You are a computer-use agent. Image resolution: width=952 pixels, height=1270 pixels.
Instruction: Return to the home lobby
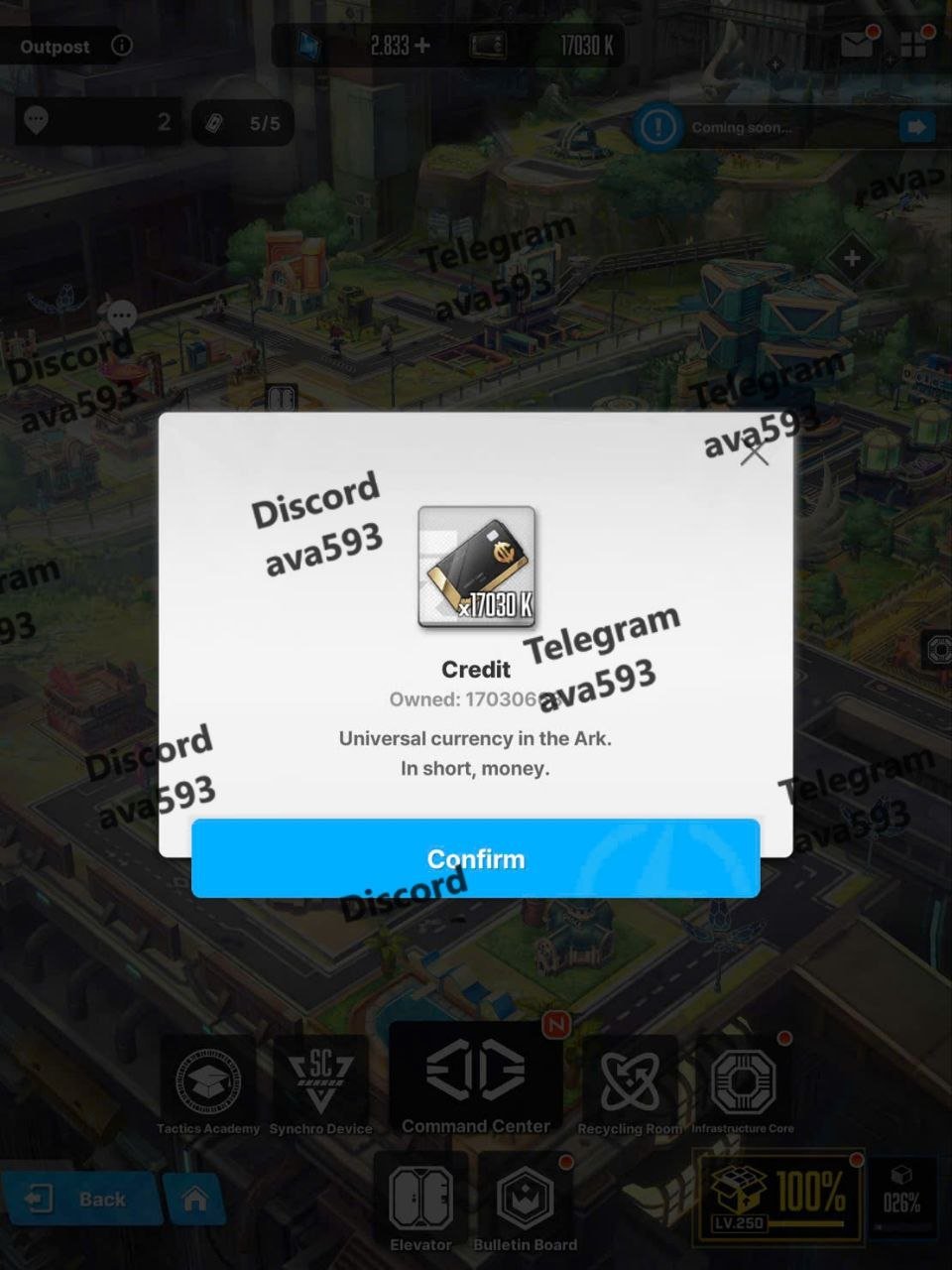point(195,1200)
